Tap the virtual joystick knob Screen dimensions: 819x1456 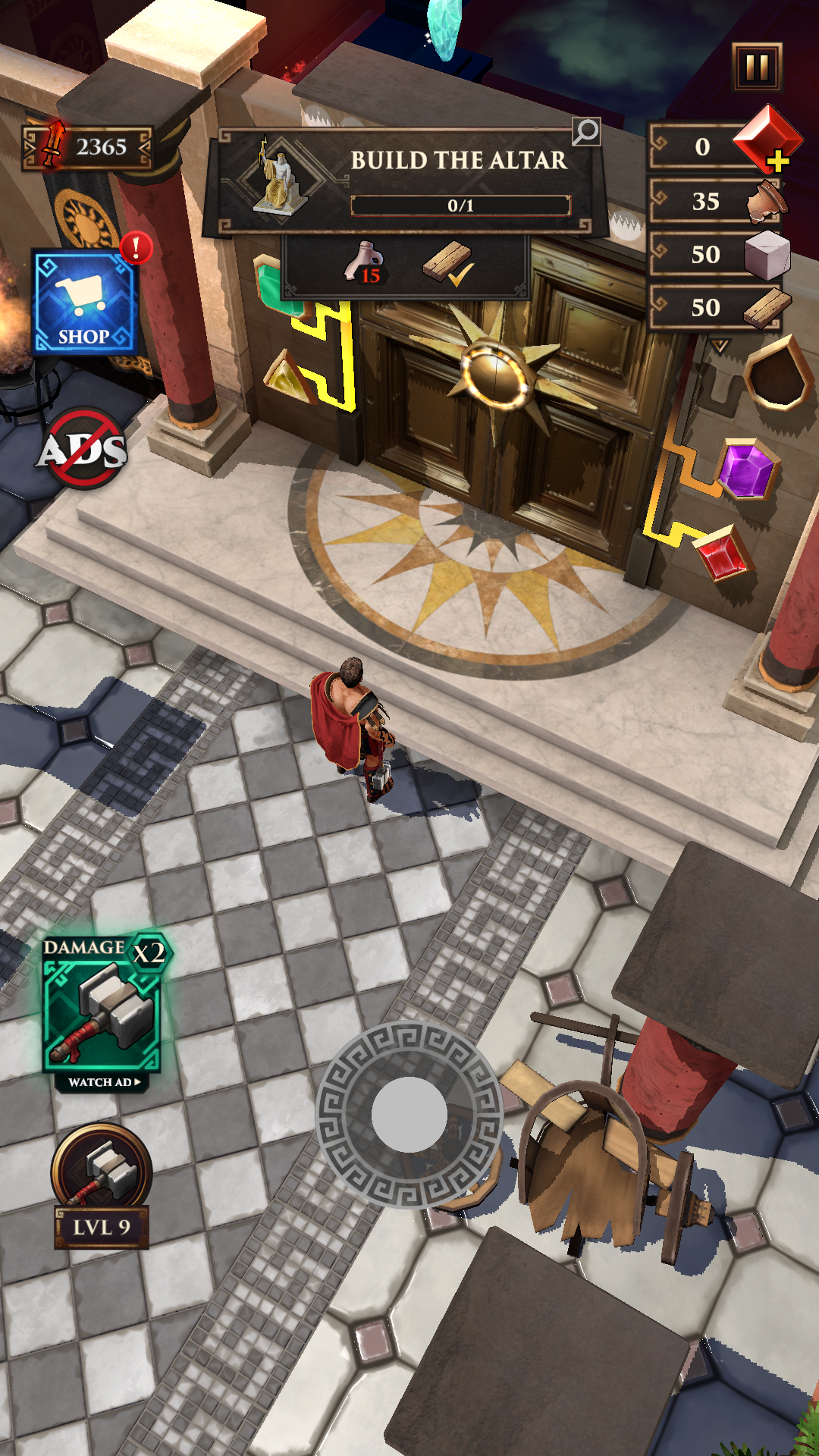coord(409,1115)
